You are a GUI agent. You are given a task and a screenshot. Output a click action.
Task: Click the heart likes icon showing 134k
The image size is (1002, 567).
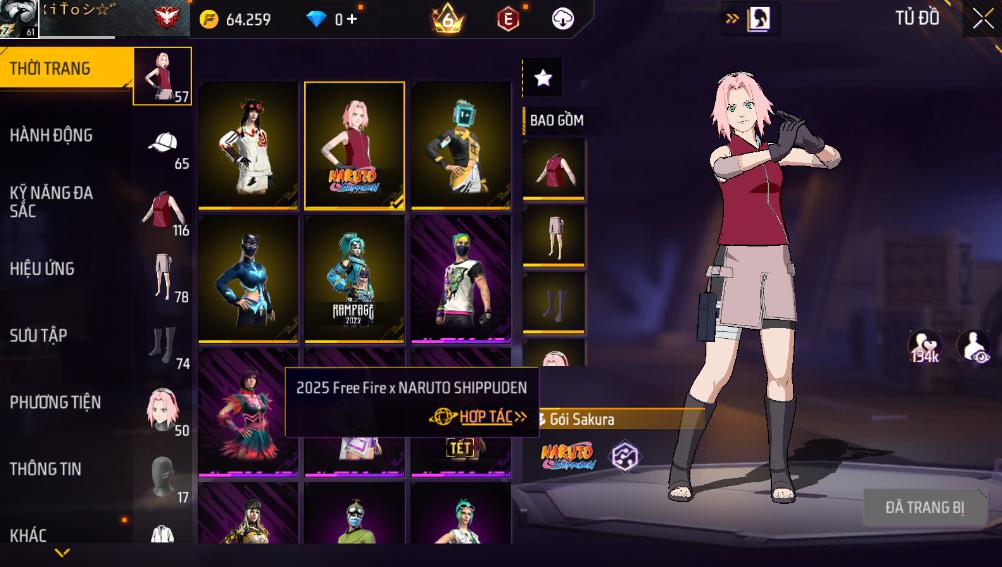[924, 346]
